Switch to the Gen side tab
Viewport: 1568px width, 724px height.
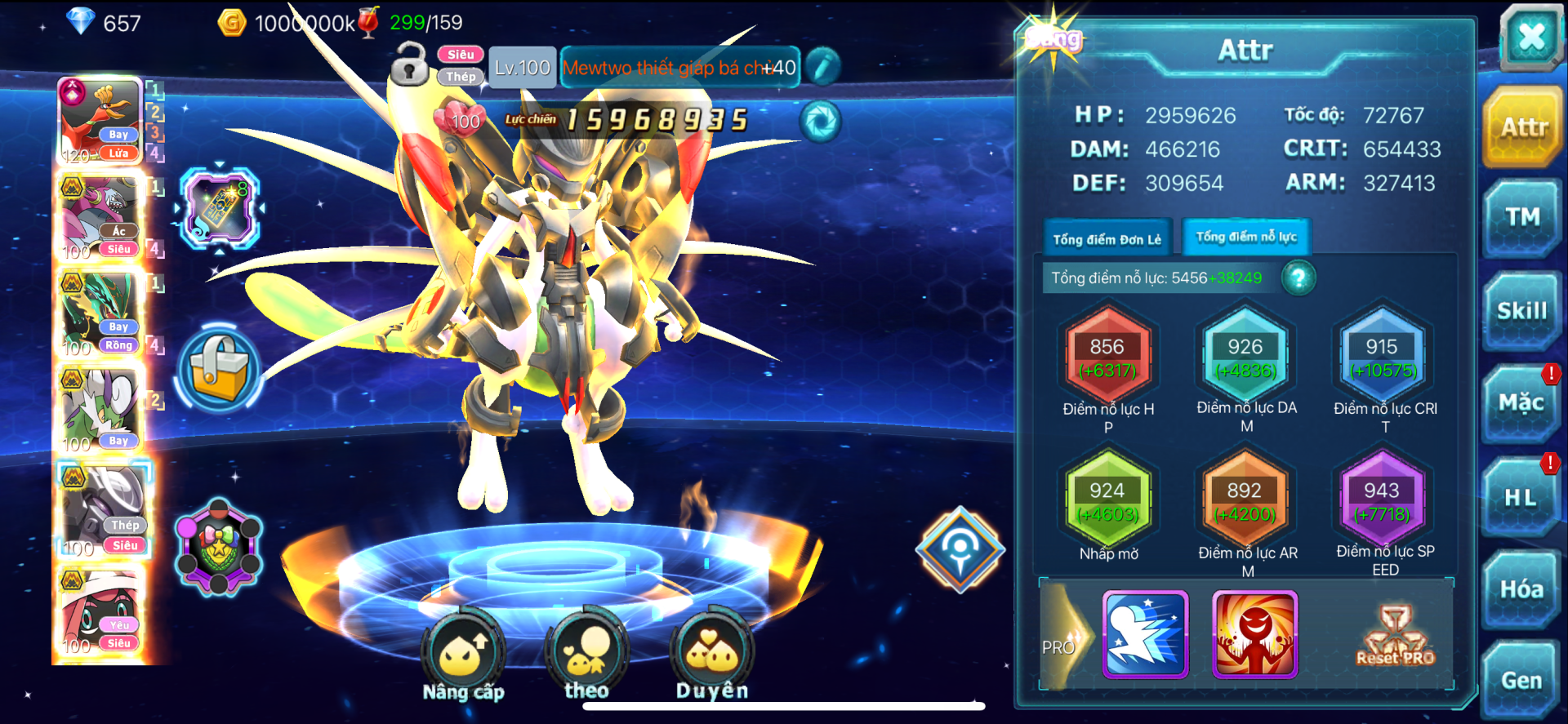point(1521,680)
